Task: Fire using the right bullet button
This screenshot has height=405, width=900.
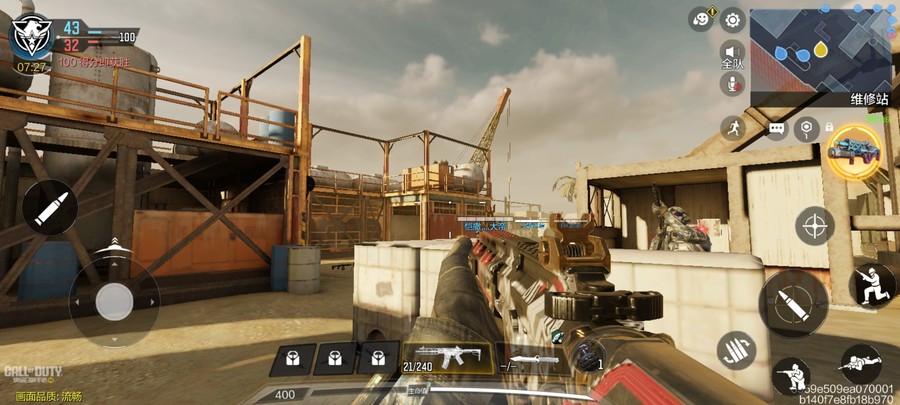Action: (x=791, y=304)
